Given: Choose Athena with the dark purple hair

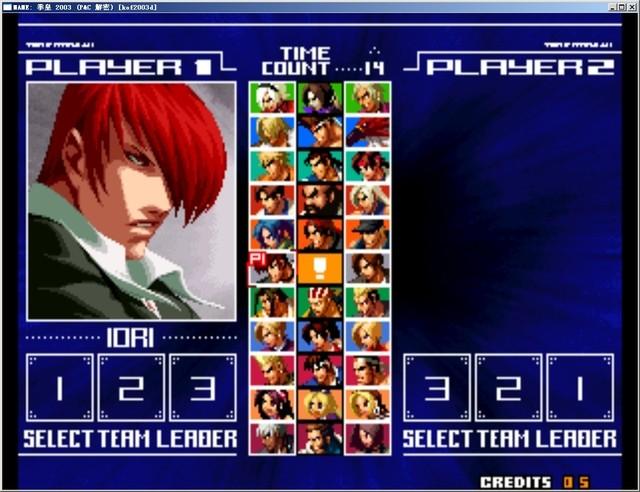Looking at the screenshot, I should click(x=271, y=404).
